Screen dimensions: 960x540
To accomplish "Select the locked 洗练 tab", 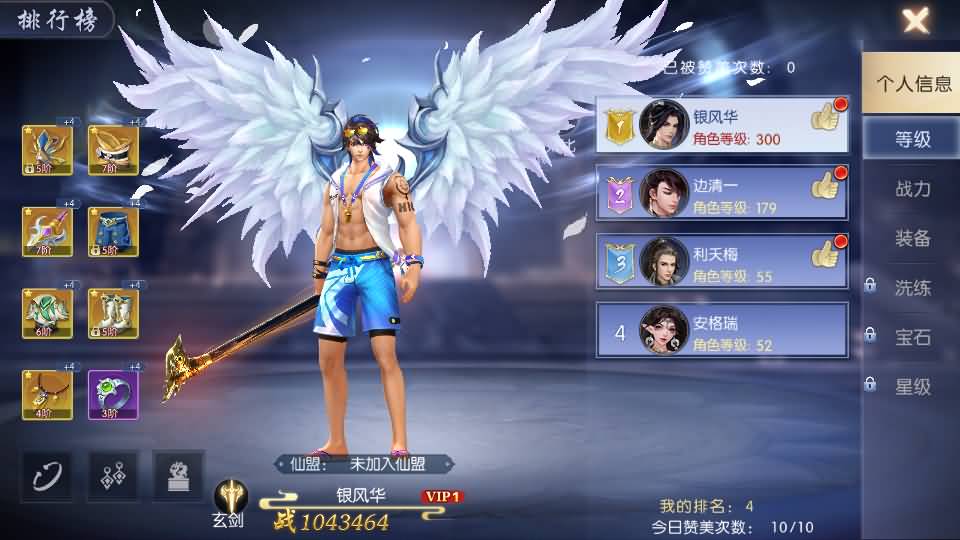I will pyautogui.click(x=912, y=288).
